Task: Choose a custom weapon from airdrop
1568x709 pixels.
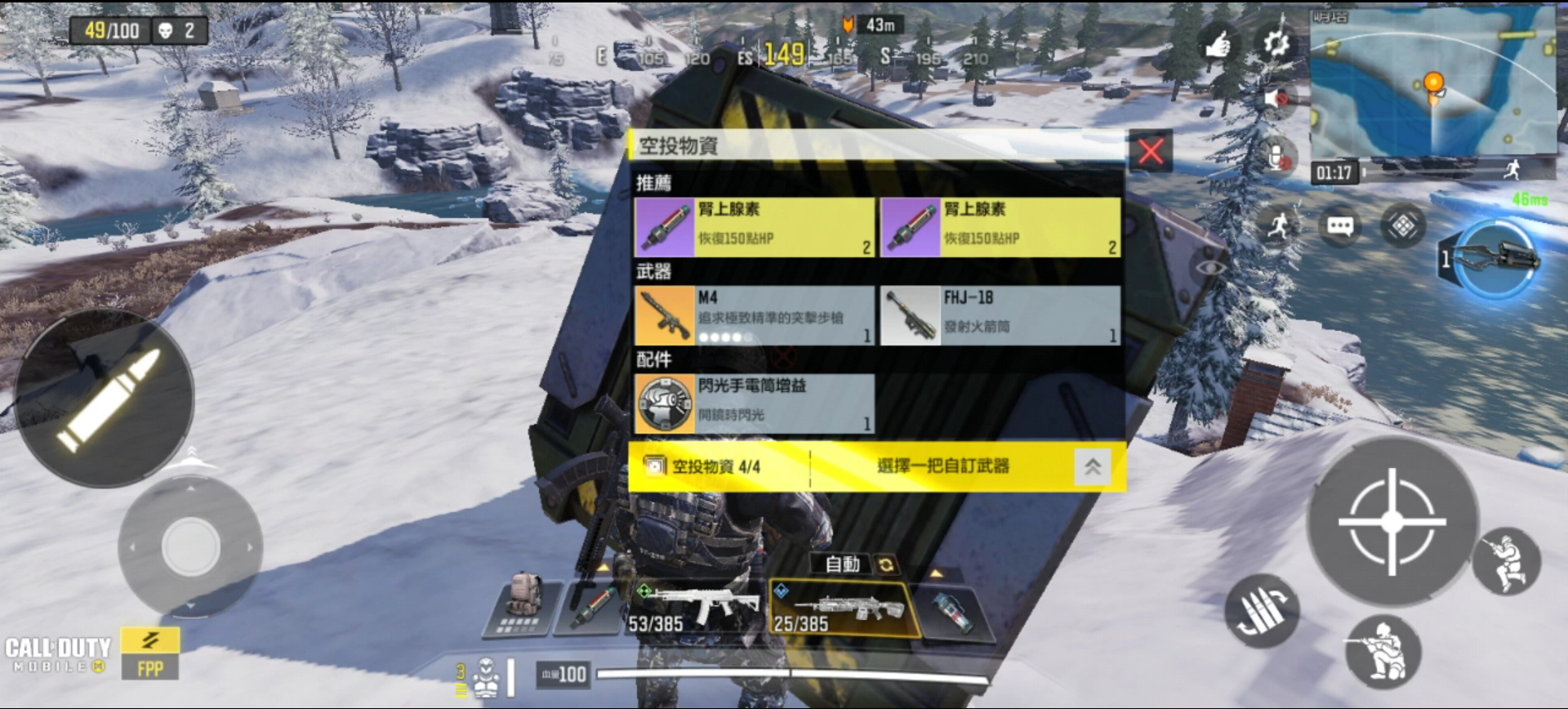Action: (x=942, y=466)
